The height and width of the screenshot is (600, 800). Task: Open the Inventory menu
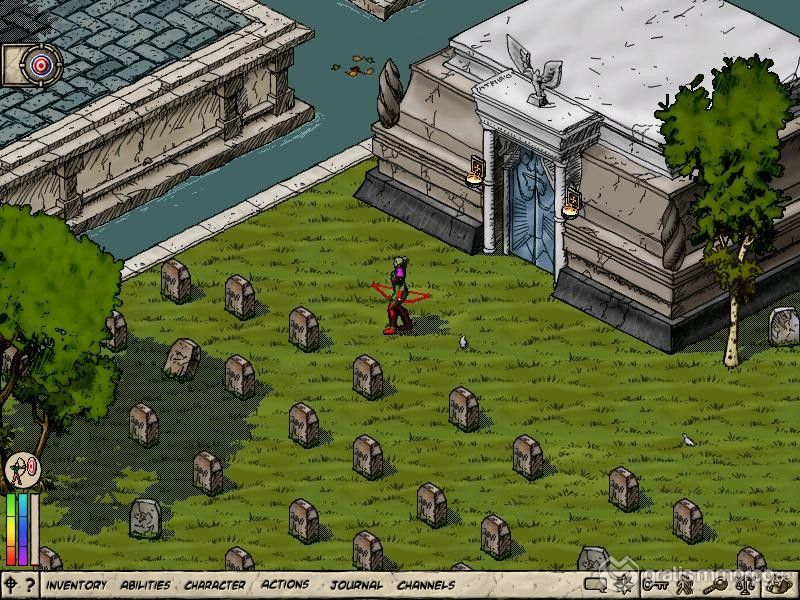pos(76,585)
